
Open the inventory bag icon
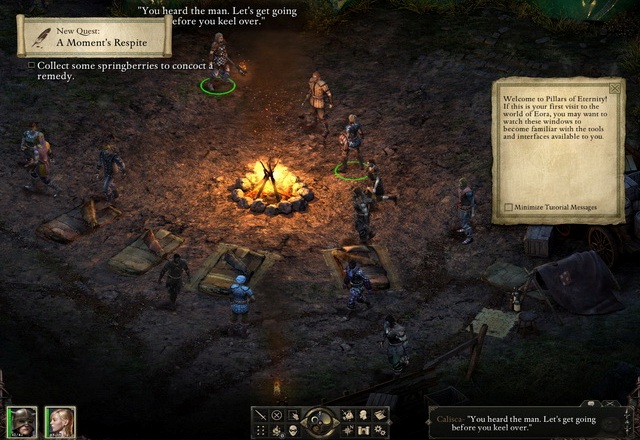[x=346, y=415]
